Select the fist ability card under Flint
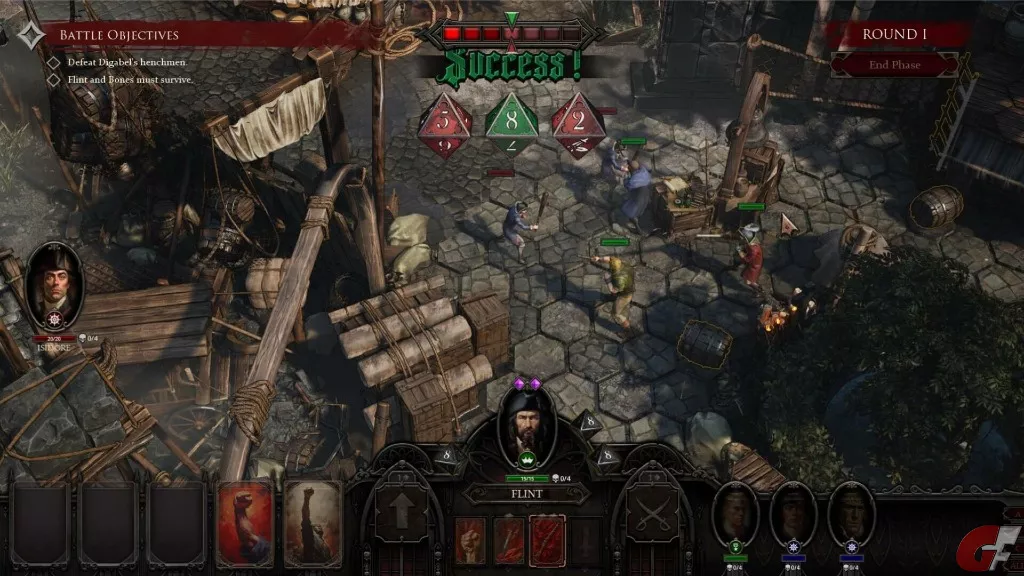Image resolution: width=1024 pixels, height=576 pixels. pos(470,540)
